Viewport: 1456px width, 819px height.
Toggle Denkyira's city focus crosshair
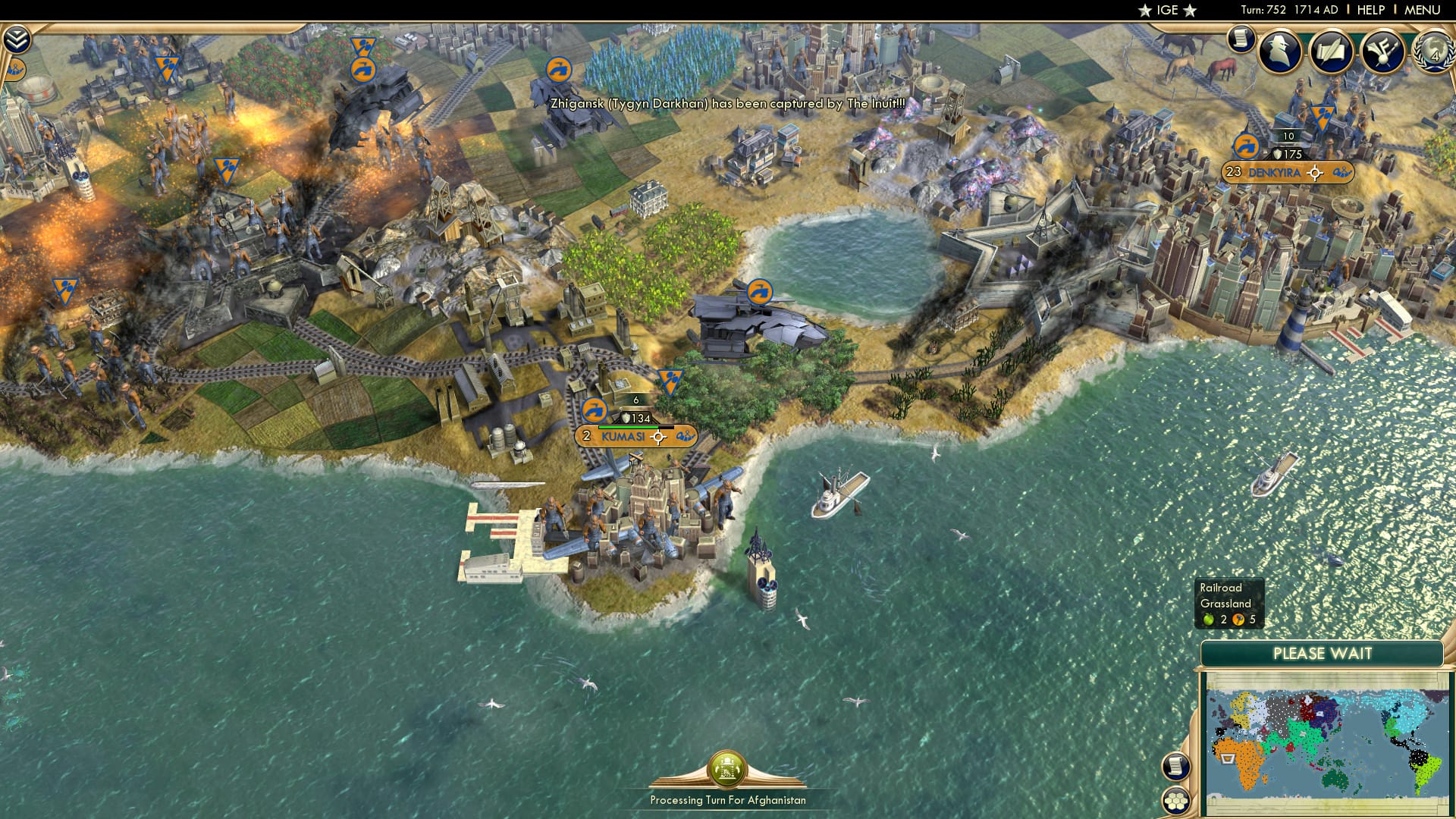pyautogui.click(x=1315, y=173)
